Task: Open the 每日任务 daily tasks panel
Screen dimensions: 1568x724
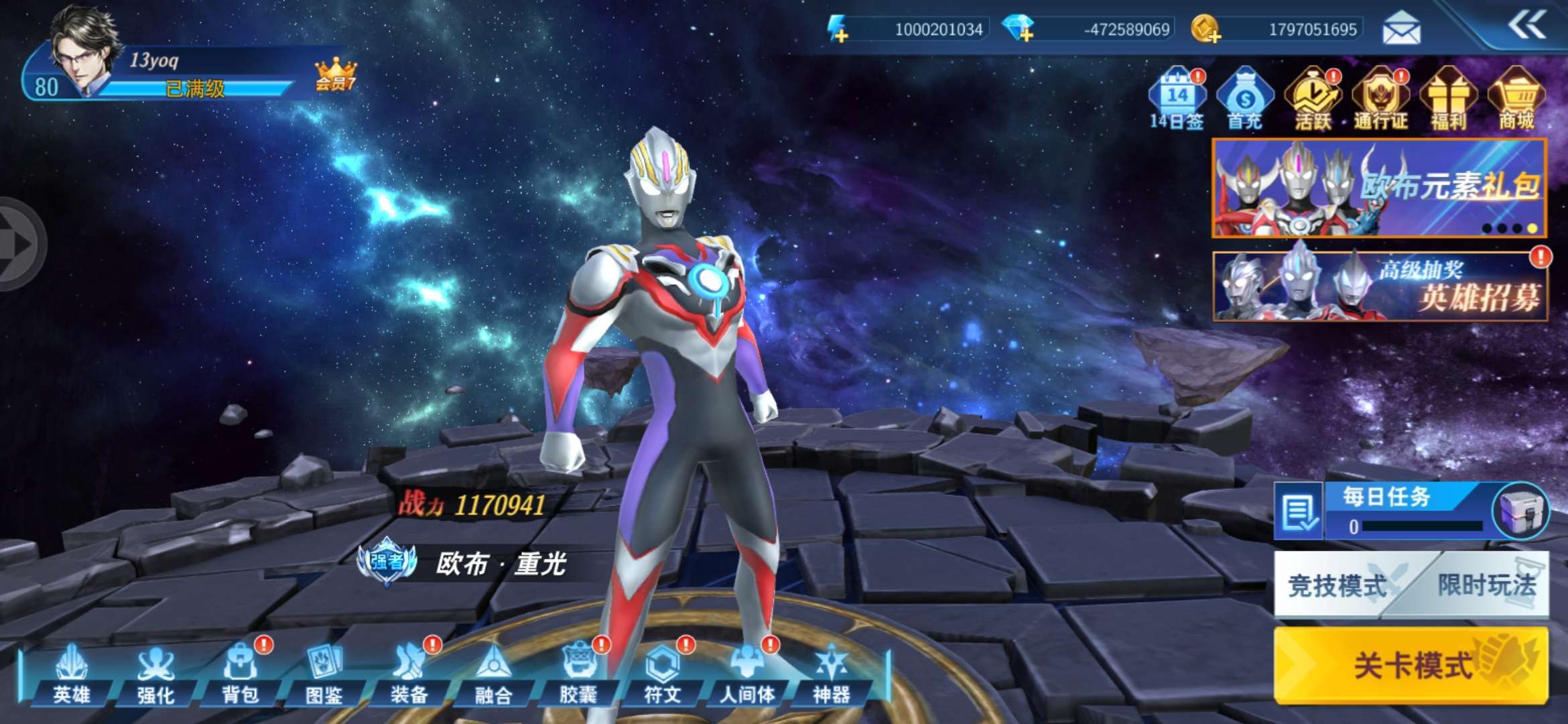Action: tap(1387, 511)
